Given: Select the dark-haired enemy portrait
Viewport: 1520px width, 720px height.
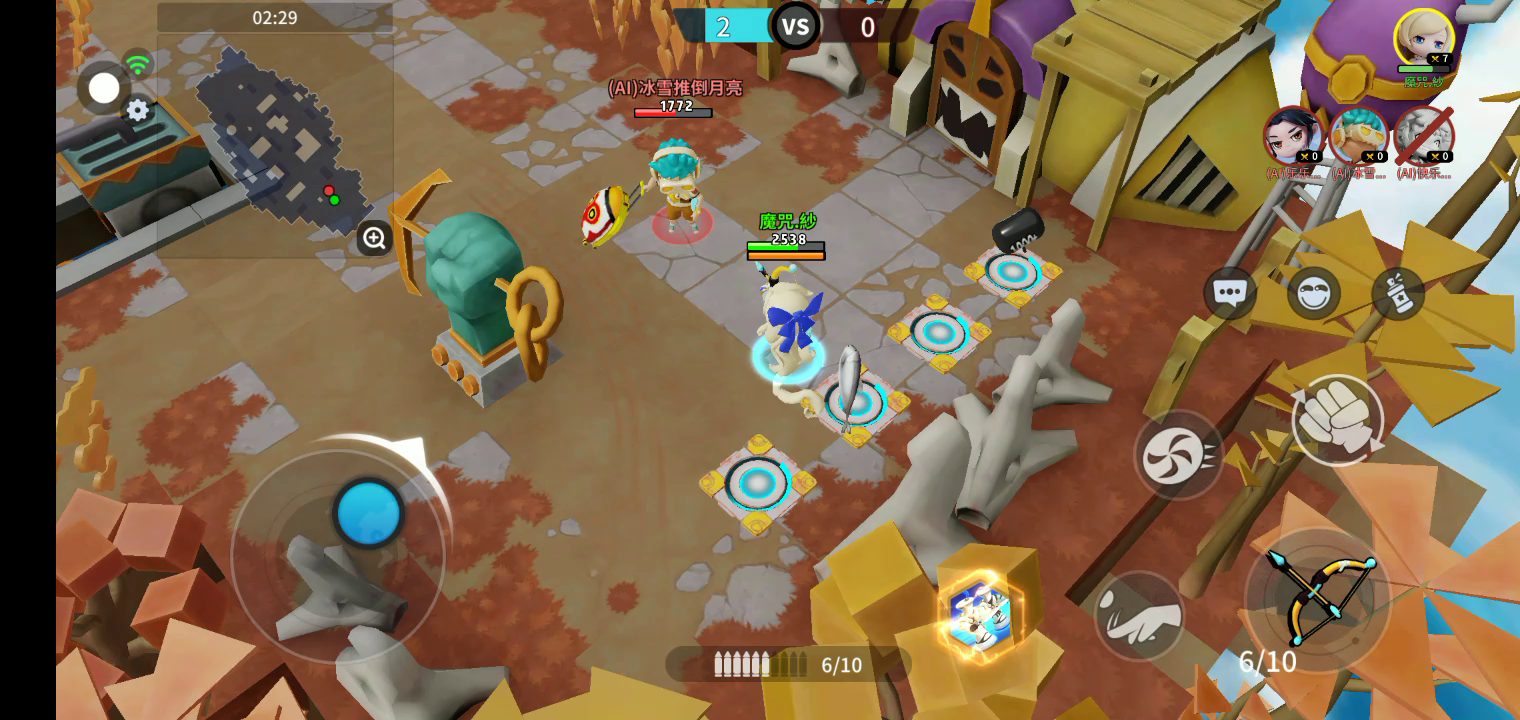Looking at the screenshot, I should (1293, 136).
